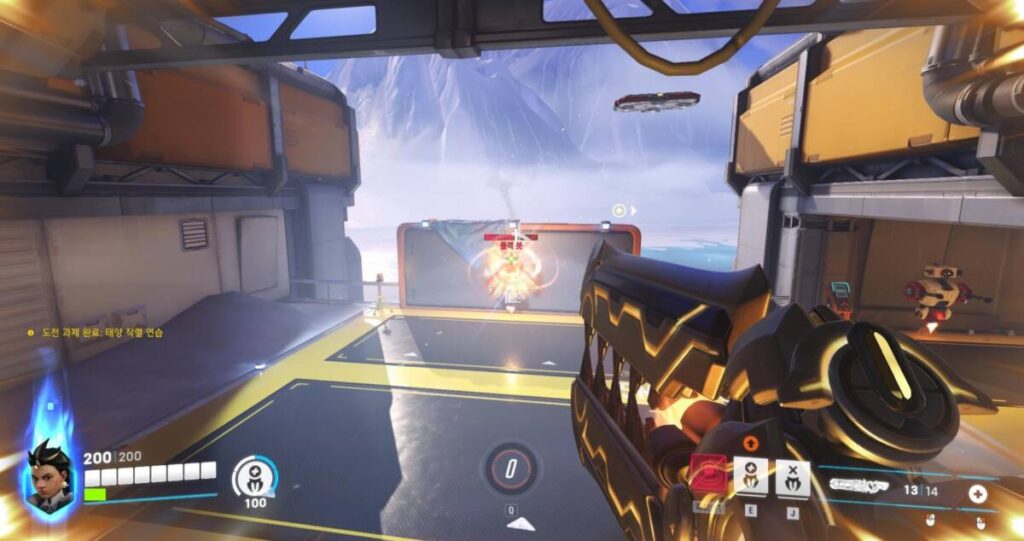Deploy the Healing Pylon ability icon
This screenshot has height=541, width=1024.
click(x=751, y=476)
